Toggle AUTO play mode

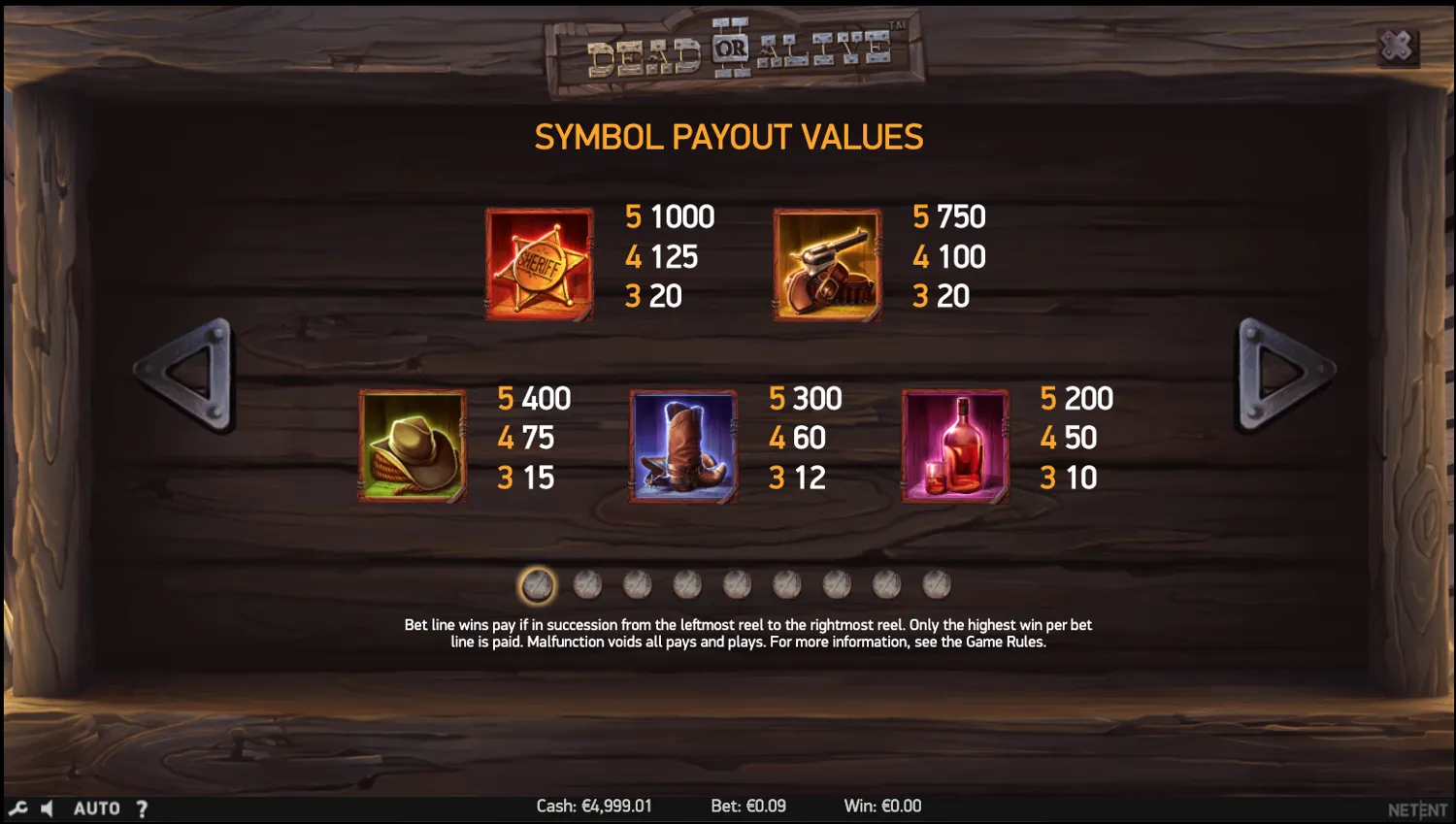click(x=95, y=807)
